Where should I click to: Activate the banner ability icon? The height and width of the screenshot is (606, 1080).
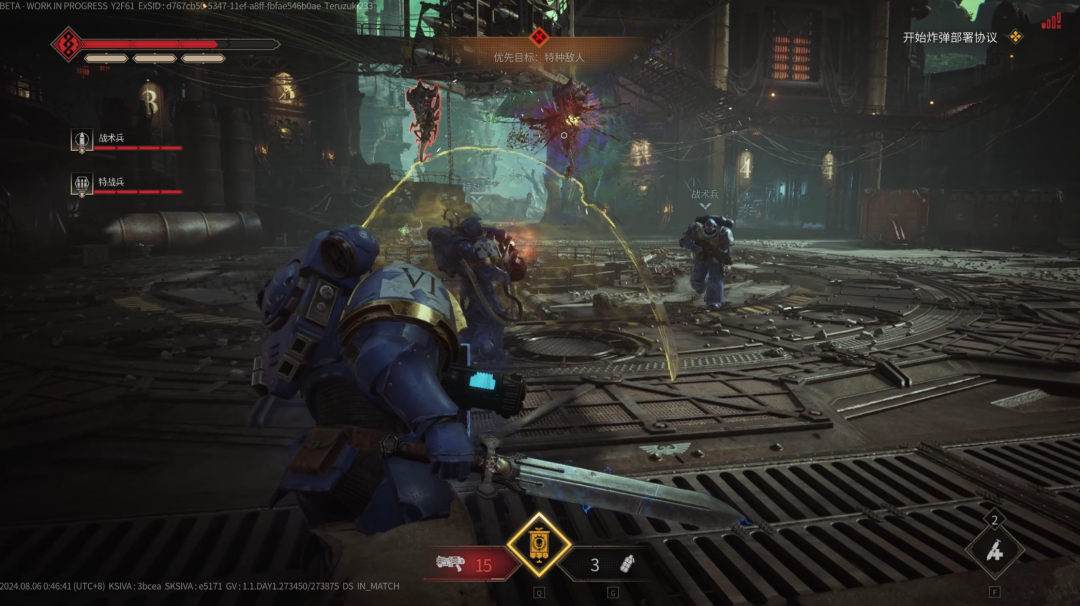pyautogui.click(x=539, y=546)
